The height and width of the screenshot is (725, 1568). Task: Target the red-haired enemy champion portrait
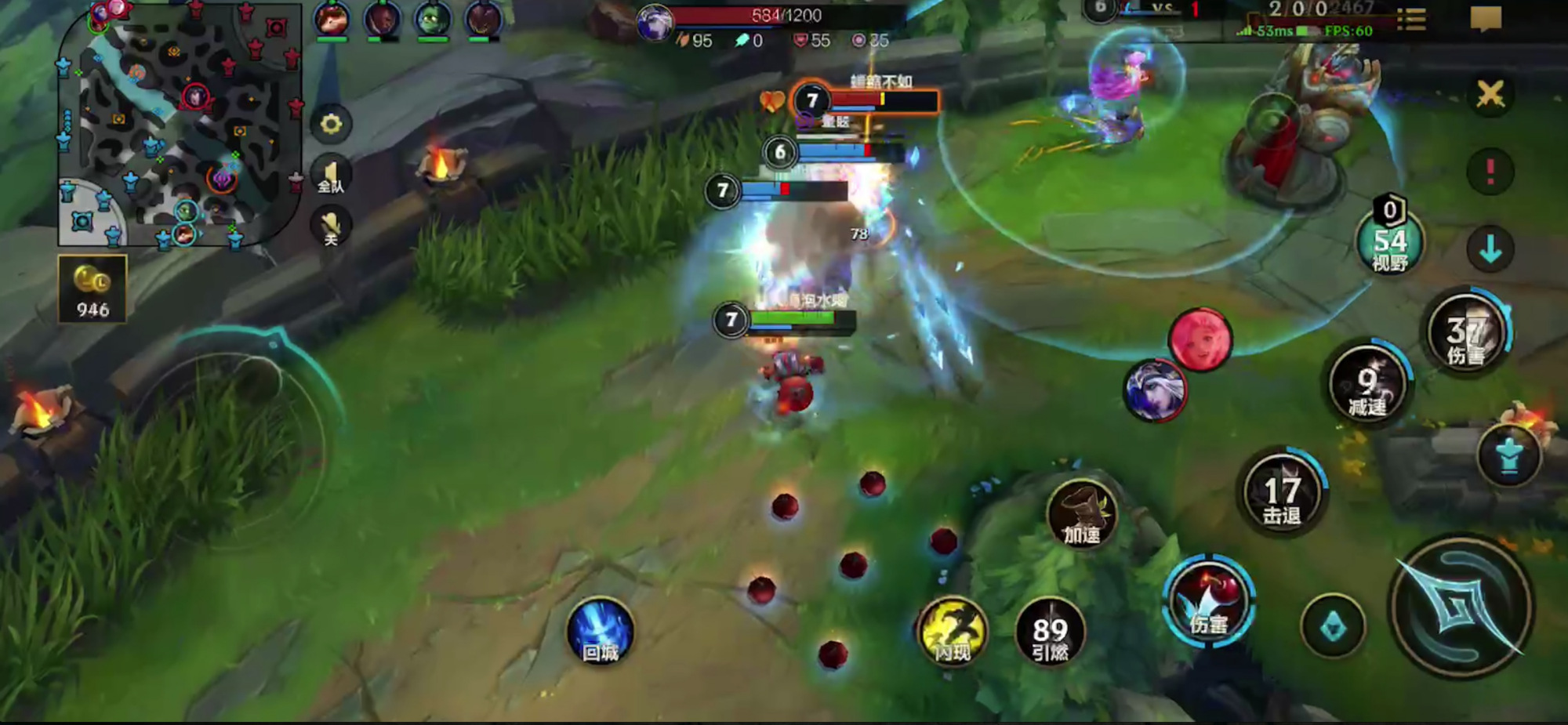[x=1200, y=339]
